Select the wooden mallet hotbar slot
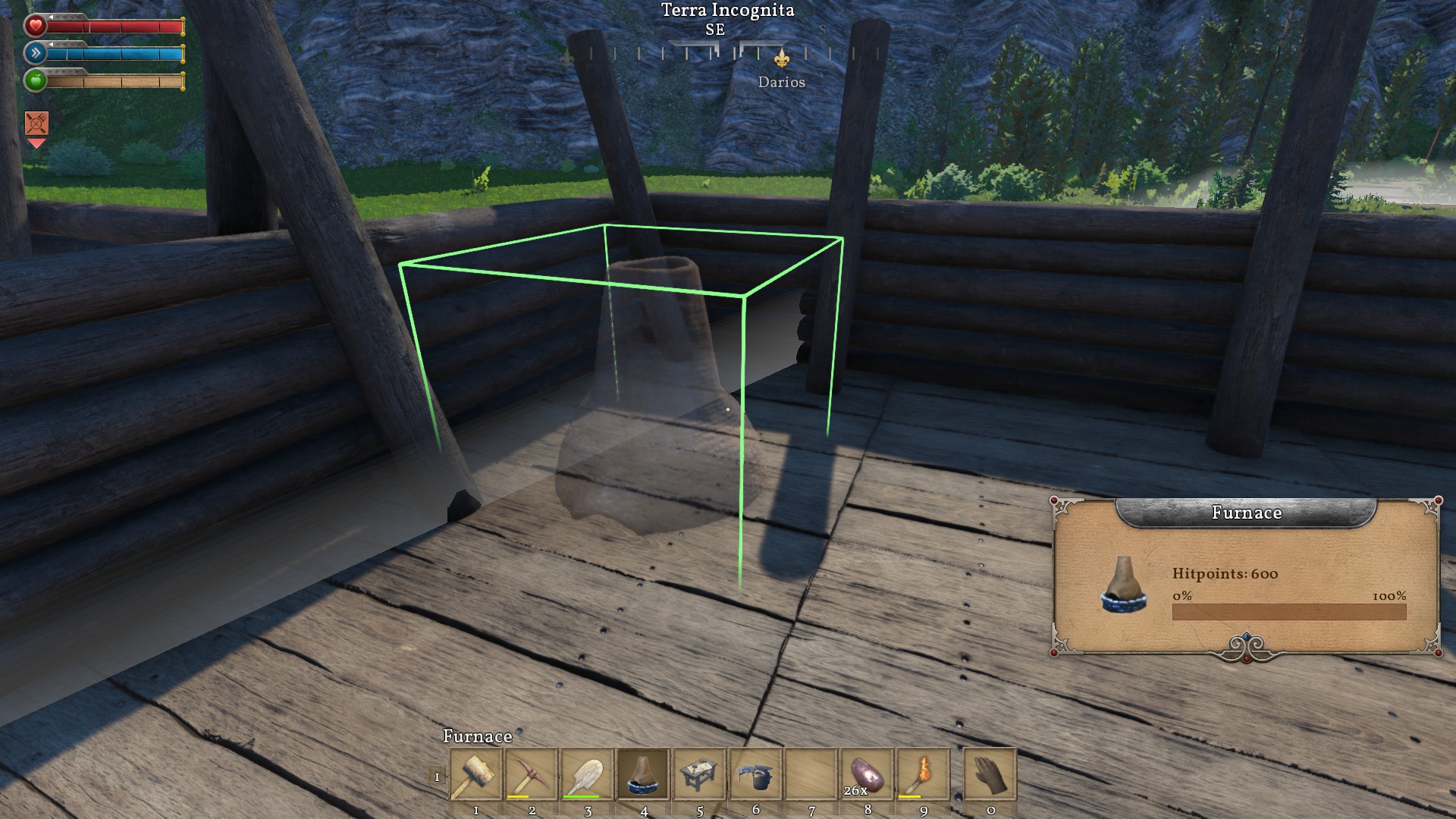Image resolution: width=1456 pixels, height=819 pixels. pos(475,774)
